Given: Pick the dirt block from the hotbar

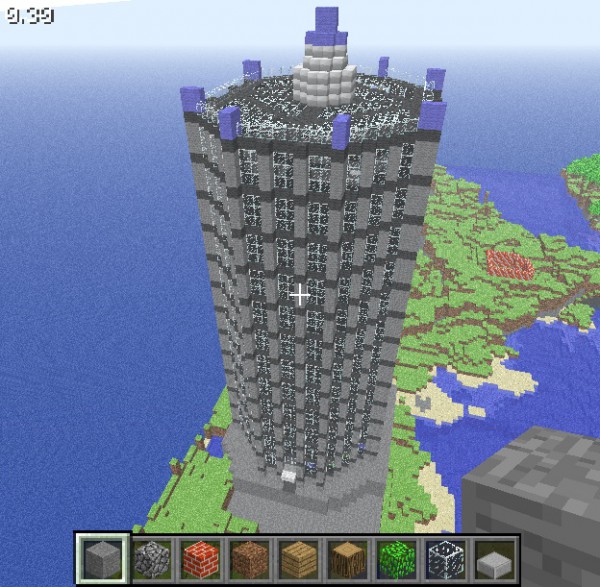Looking at the screenshot, I should [248, 558].
